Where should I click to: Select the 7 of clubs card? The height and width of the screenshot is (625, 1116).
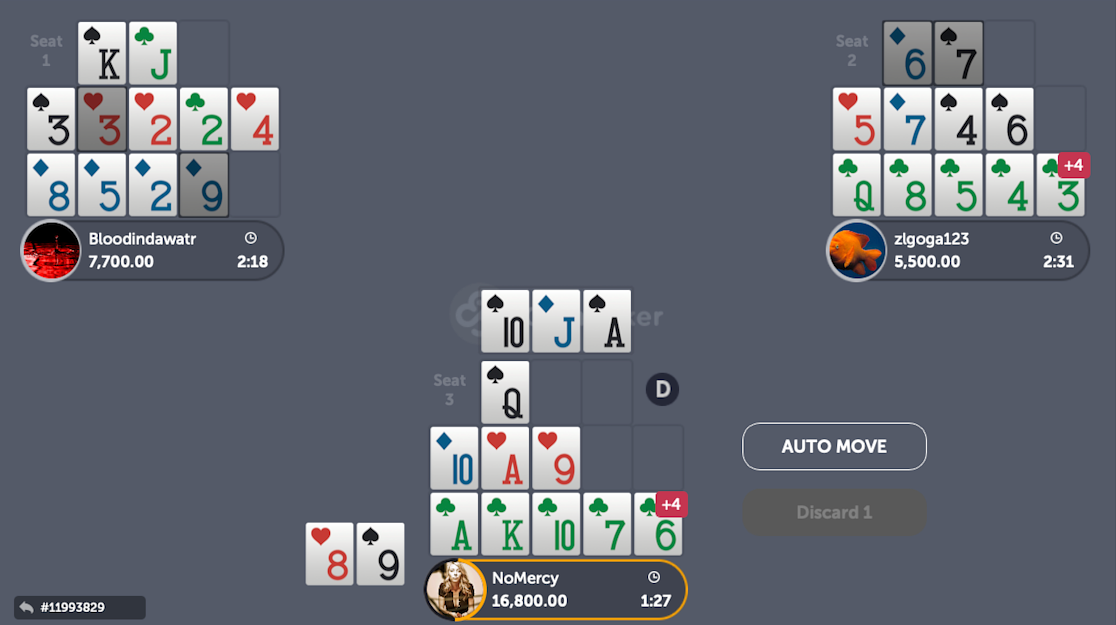[x=607, y=524]
